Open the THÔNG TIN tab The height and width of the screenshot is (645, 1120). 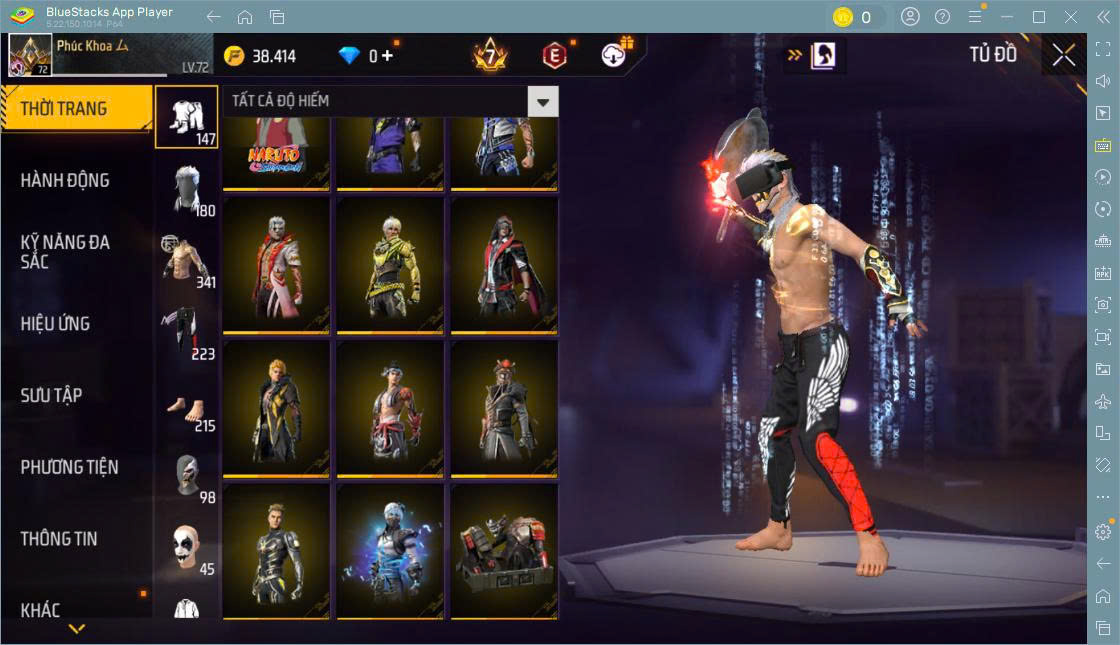(x=60, y=539)
